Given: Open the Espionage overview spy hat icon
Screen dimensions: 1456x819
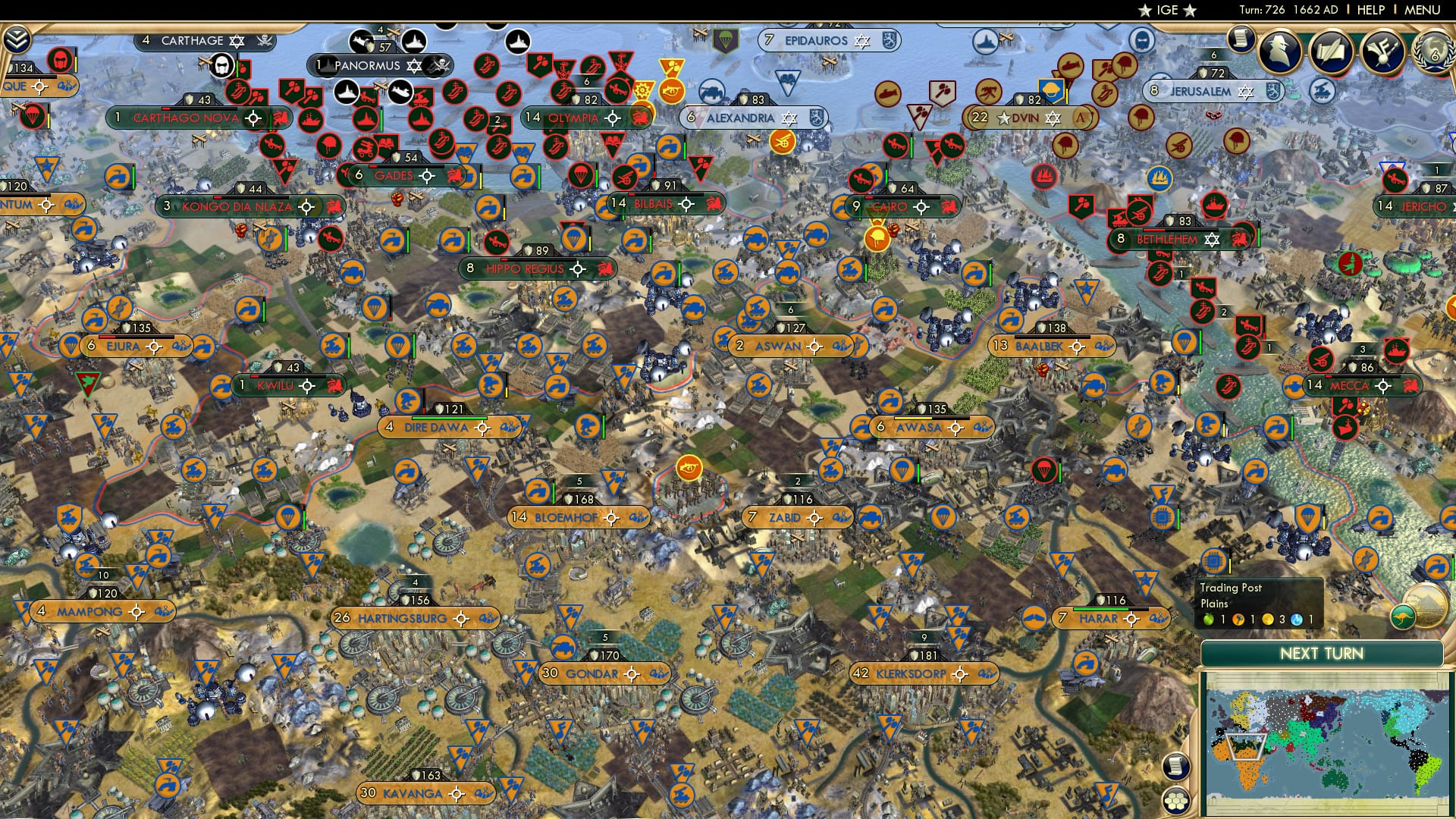Looking at the screenshot, I should coord(1280,50).
